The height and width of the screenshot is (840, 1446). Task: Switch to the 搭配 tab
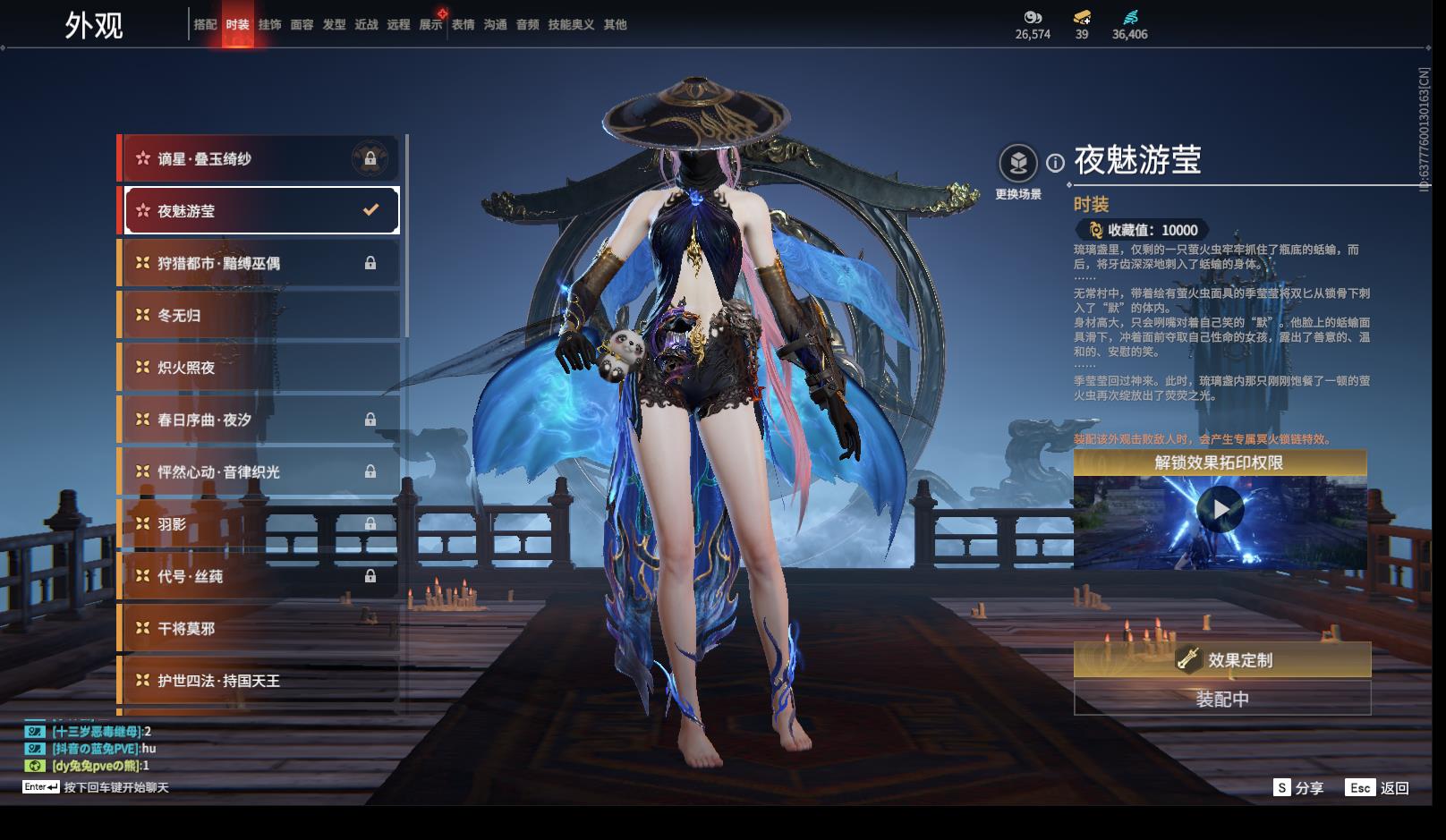205,25
